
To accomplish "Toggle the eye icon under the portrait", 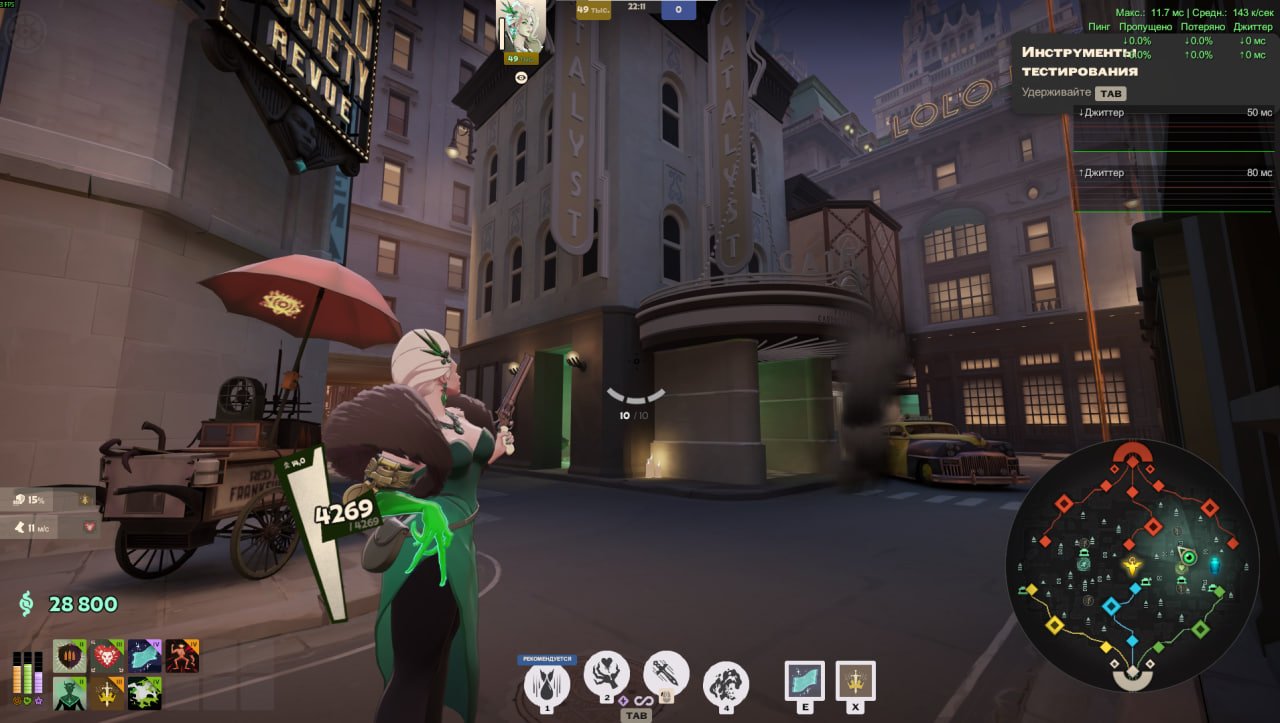I will (x=521, y=77).
